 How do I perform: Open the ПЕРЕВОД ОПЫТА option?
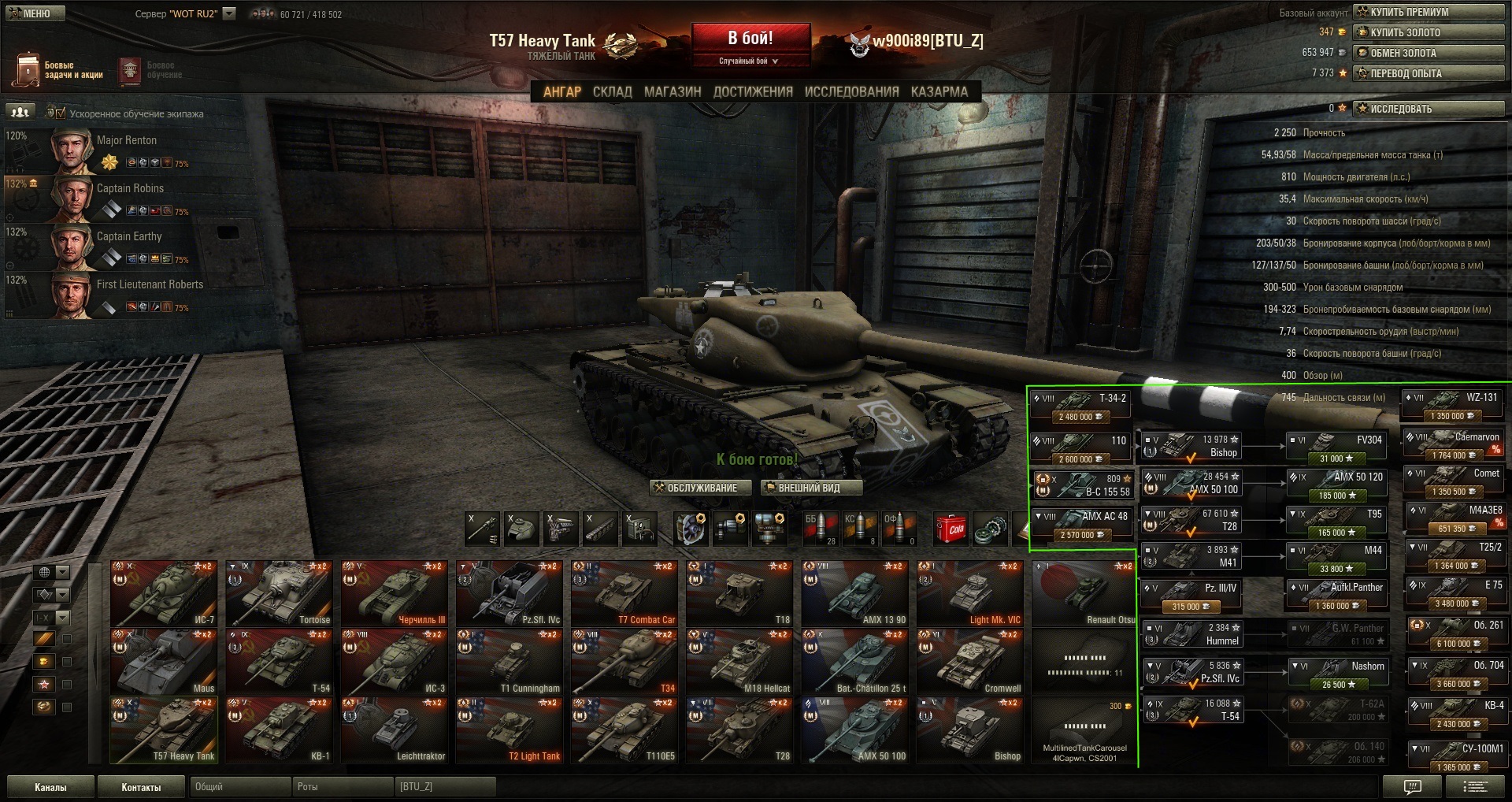point(1429,73)
